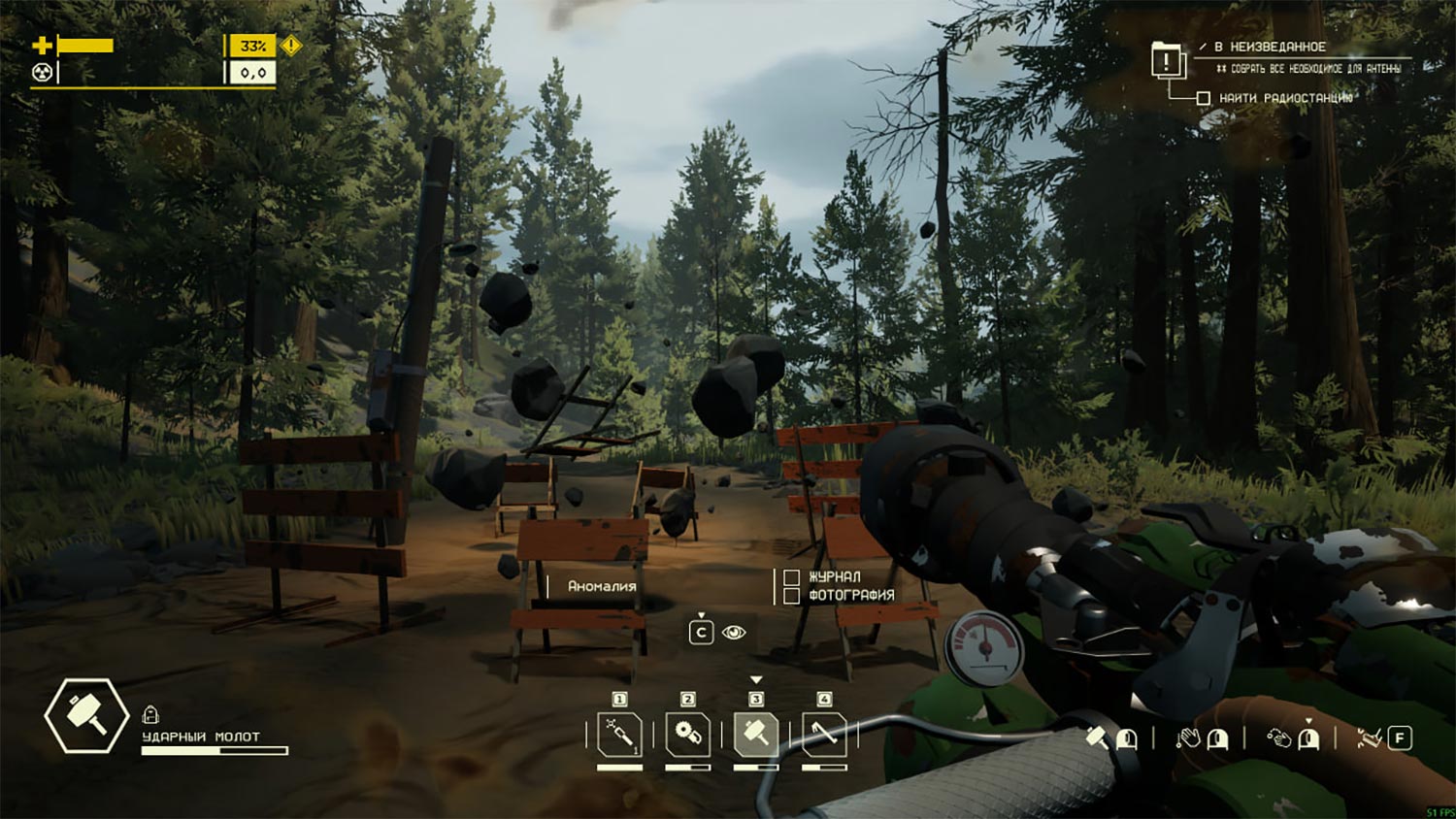Select the highlighted hammer hotbar slot
The width and height of the screenshot is (1456, 819).
755,736
